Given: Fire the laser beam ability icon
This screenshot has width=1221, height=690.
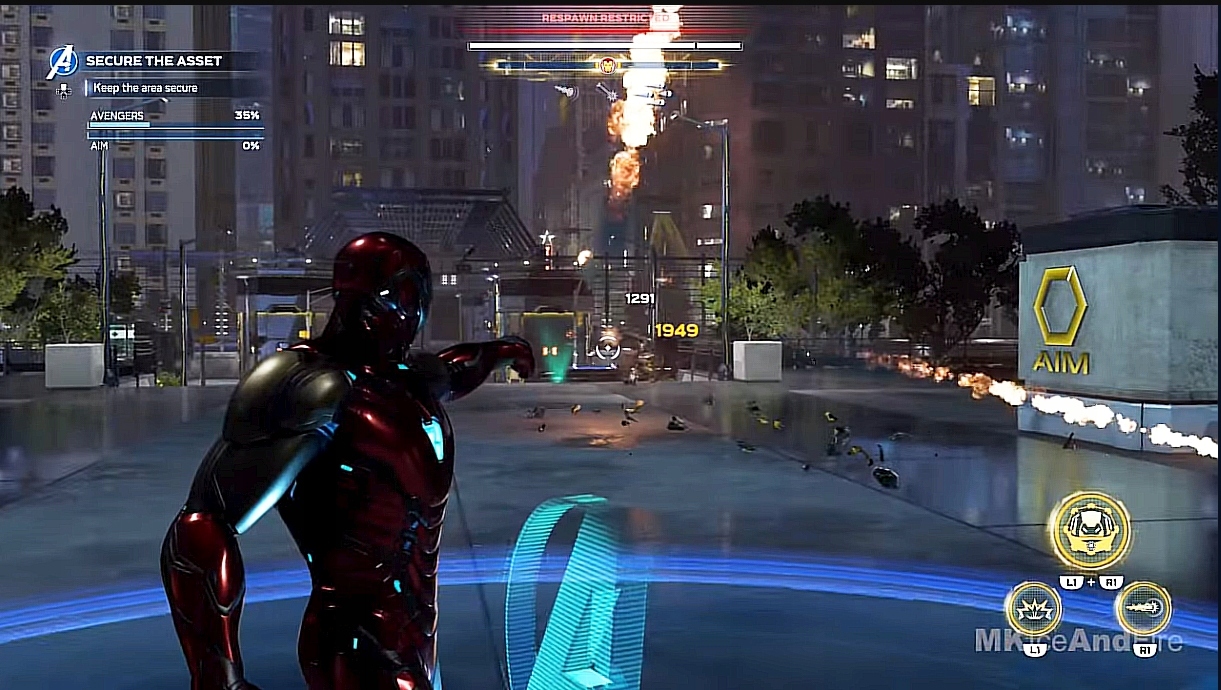Looking at the screenshot, I should (x=1143, y=608).
